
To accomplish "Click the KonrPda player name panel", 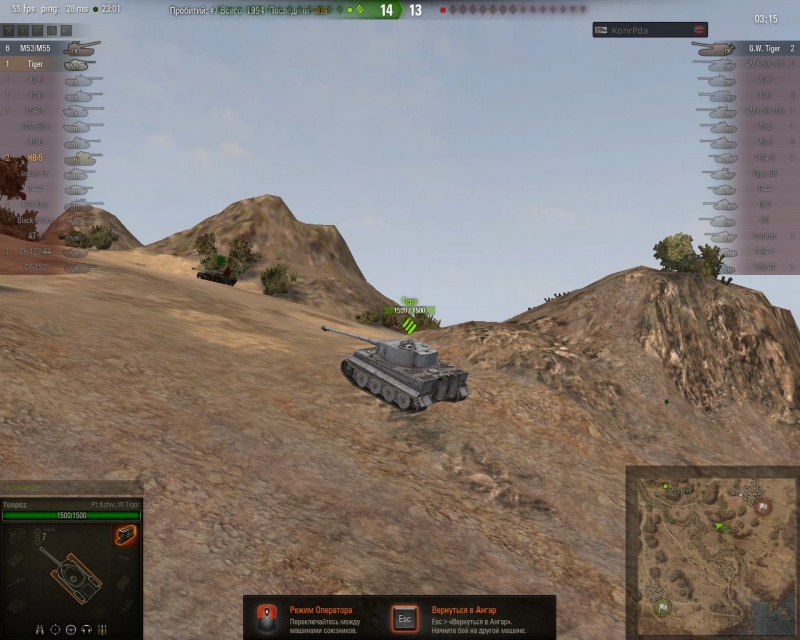I will (650, 30).
